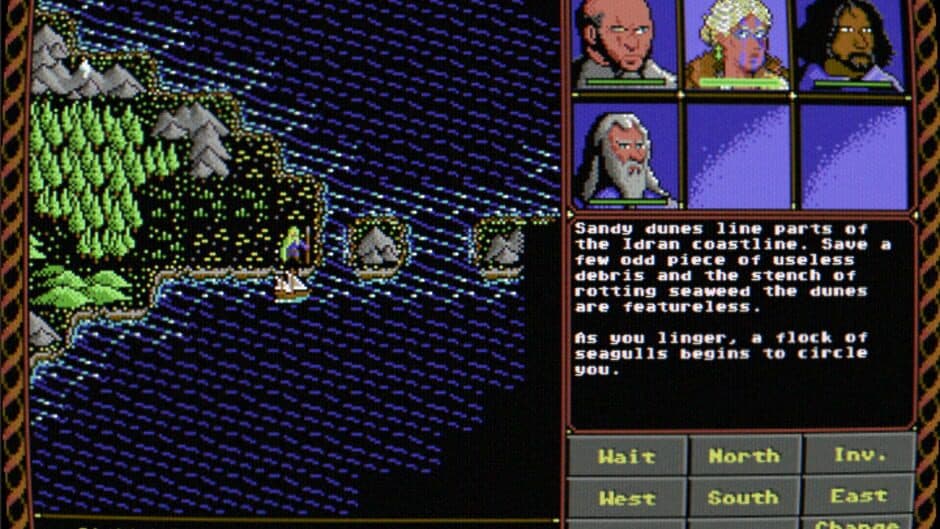Choose the Wait command button
Viewport: 940px width, 529px height.
(x=627, y=456)
